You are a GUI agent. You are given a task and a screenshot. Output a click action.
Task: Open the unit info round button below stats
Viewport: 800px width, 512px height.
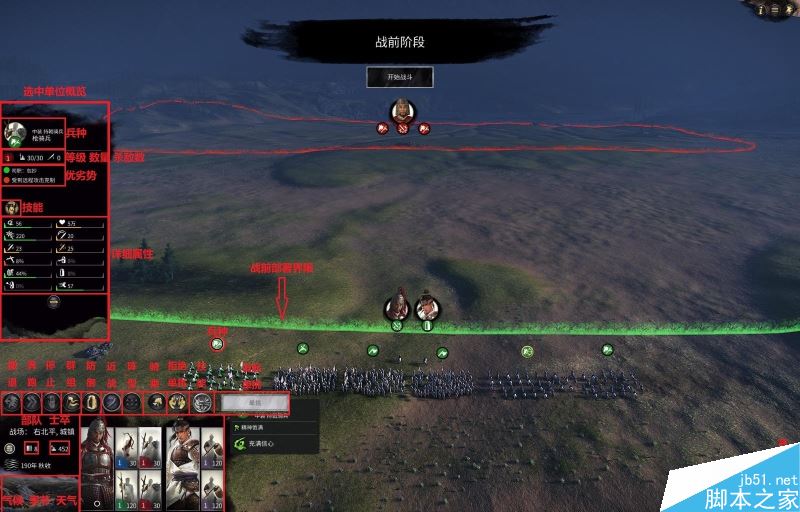(x=54, y=300)
